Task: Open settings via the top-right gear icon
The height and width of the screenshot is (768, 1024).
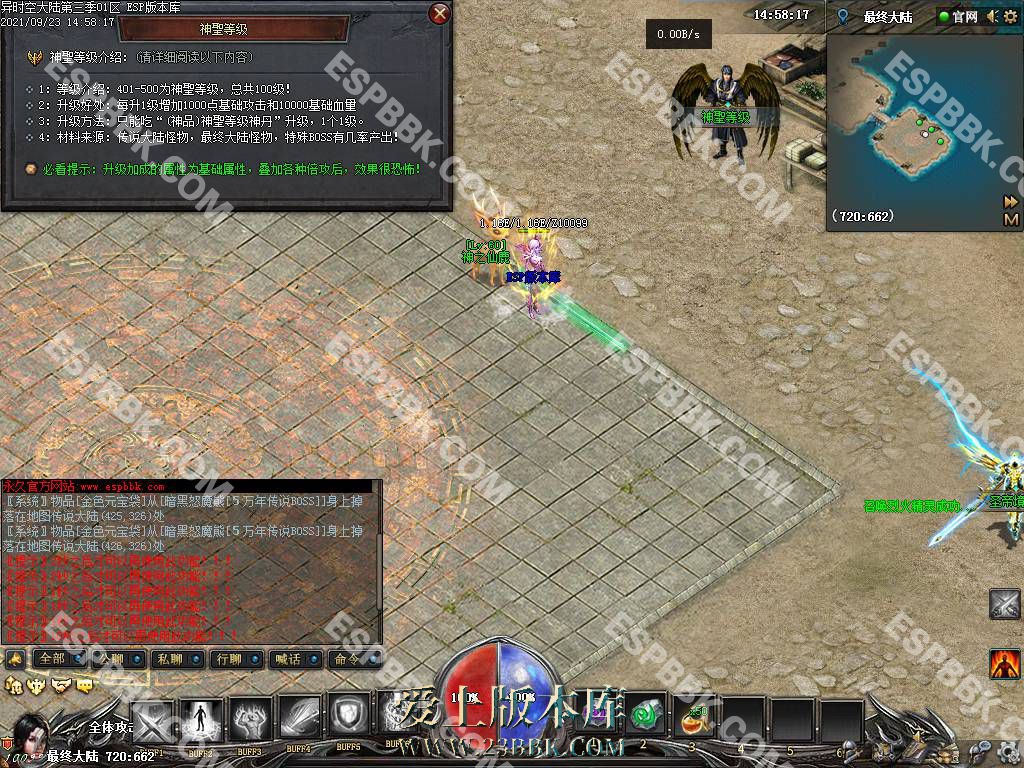Action: 1012,16
